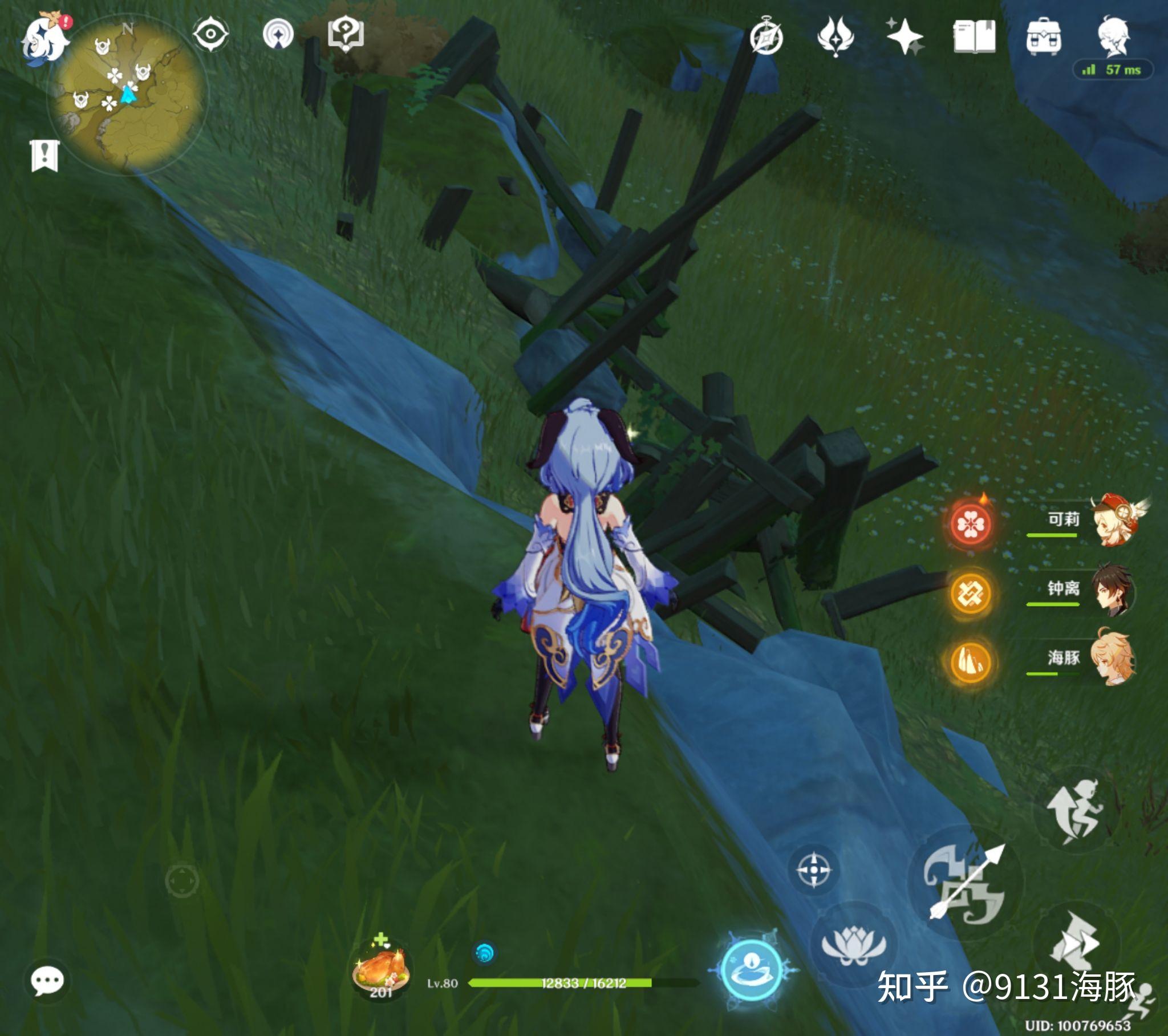The image size is (1168, 1036).
Task: Open the chat speech bubble
Action: [x=47, y=981]
